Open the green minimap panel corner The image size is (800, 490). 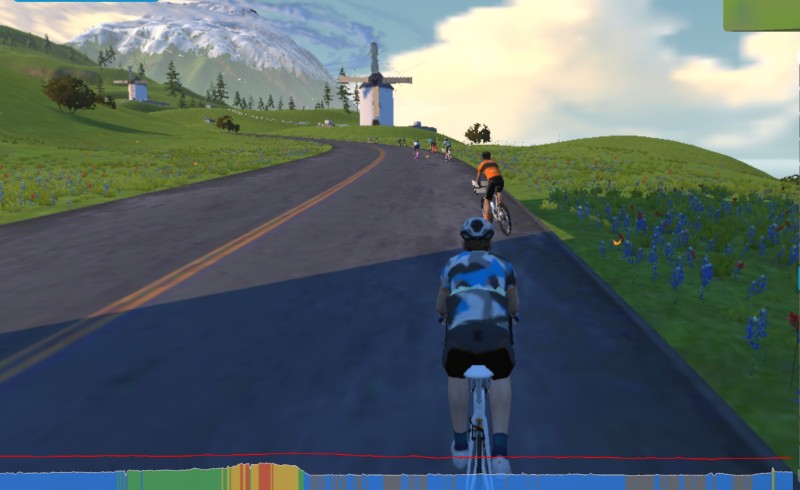point(762,14)
